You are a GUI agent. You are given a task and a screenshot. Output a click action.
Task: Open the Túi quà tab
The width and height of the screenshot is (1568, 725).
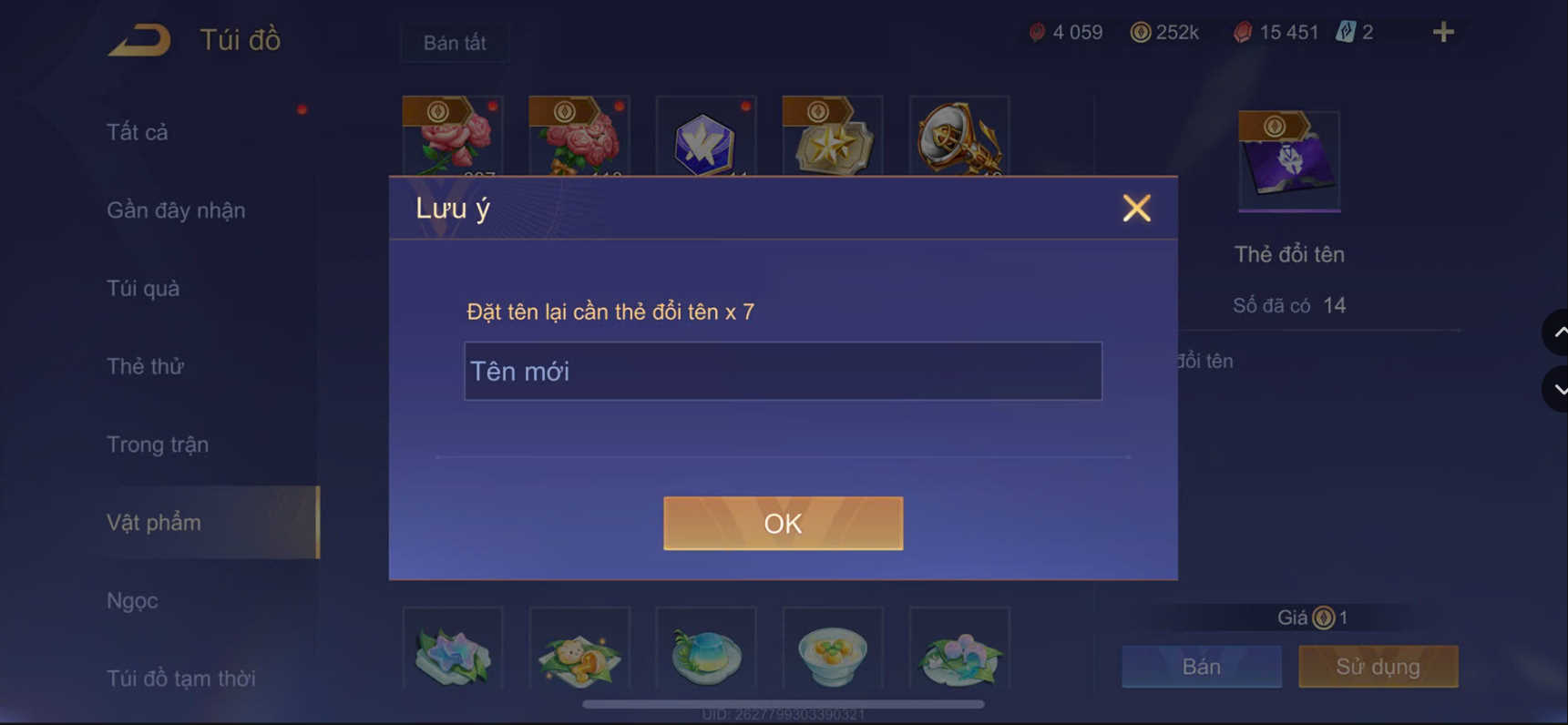pos(142,288)
